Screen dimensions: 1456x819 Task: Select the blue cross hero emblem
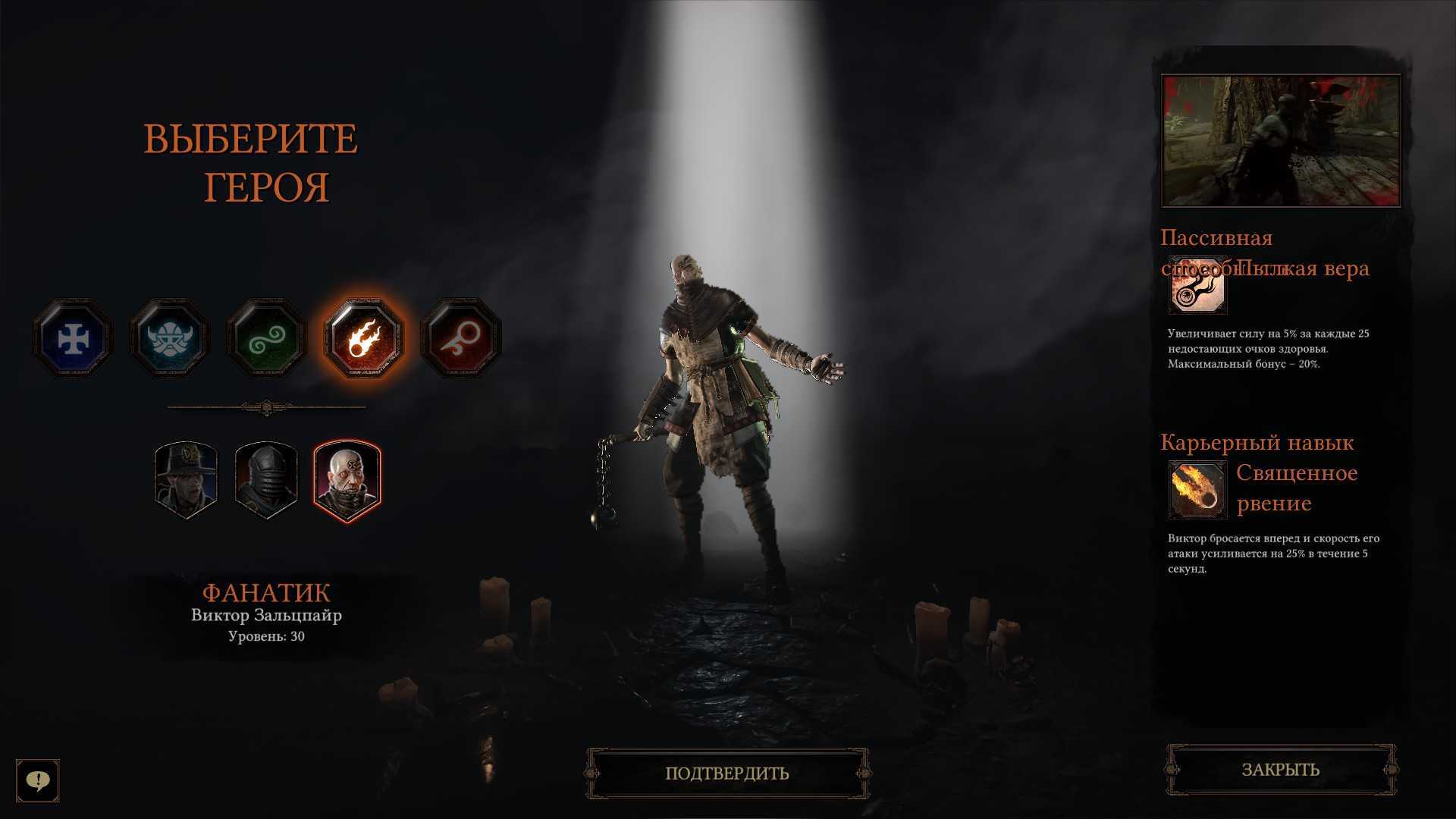pyautogui.click(x=73, y=338)
